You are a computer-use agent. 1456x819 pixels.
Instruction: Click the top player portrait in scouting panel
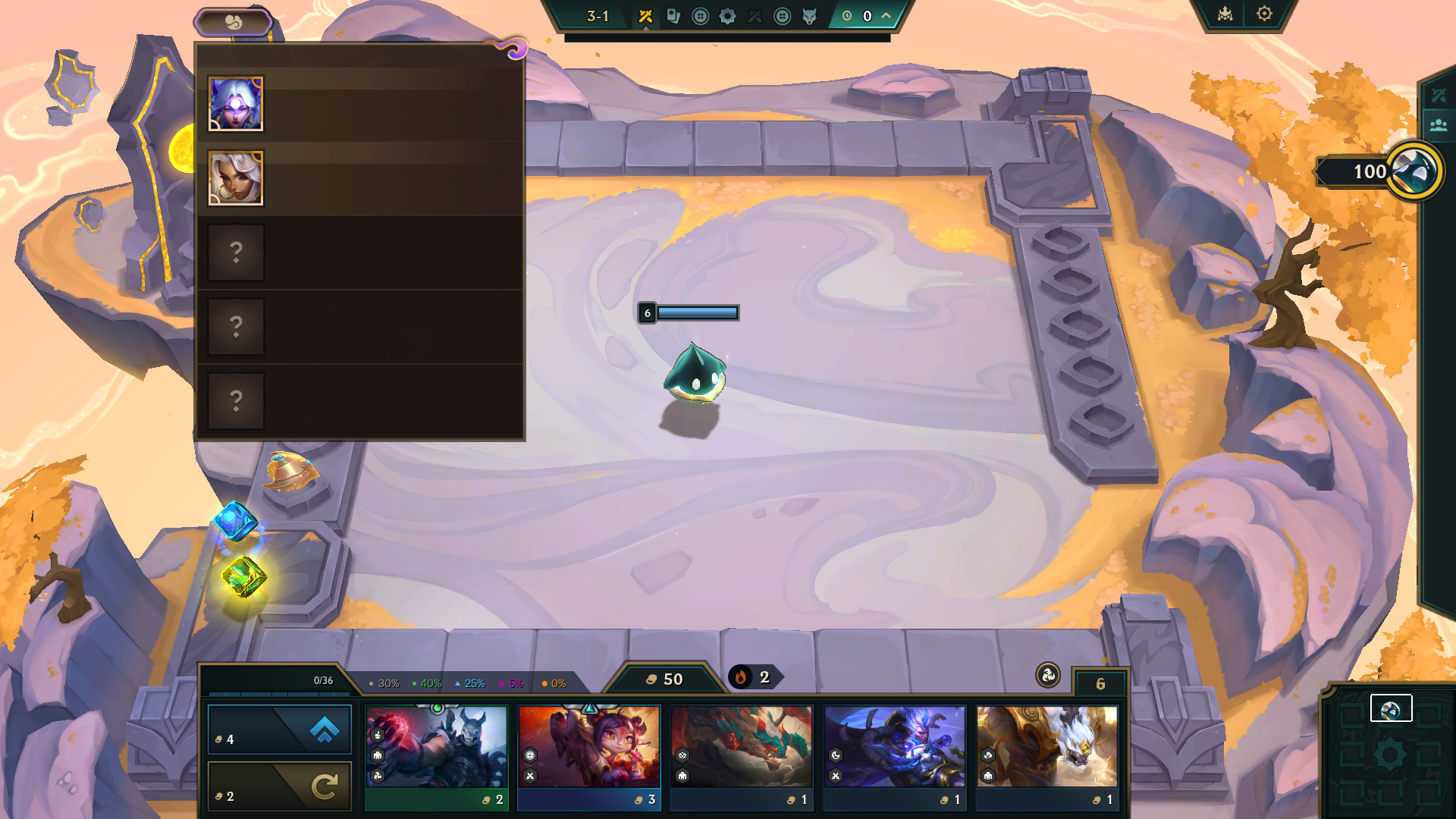235,103
